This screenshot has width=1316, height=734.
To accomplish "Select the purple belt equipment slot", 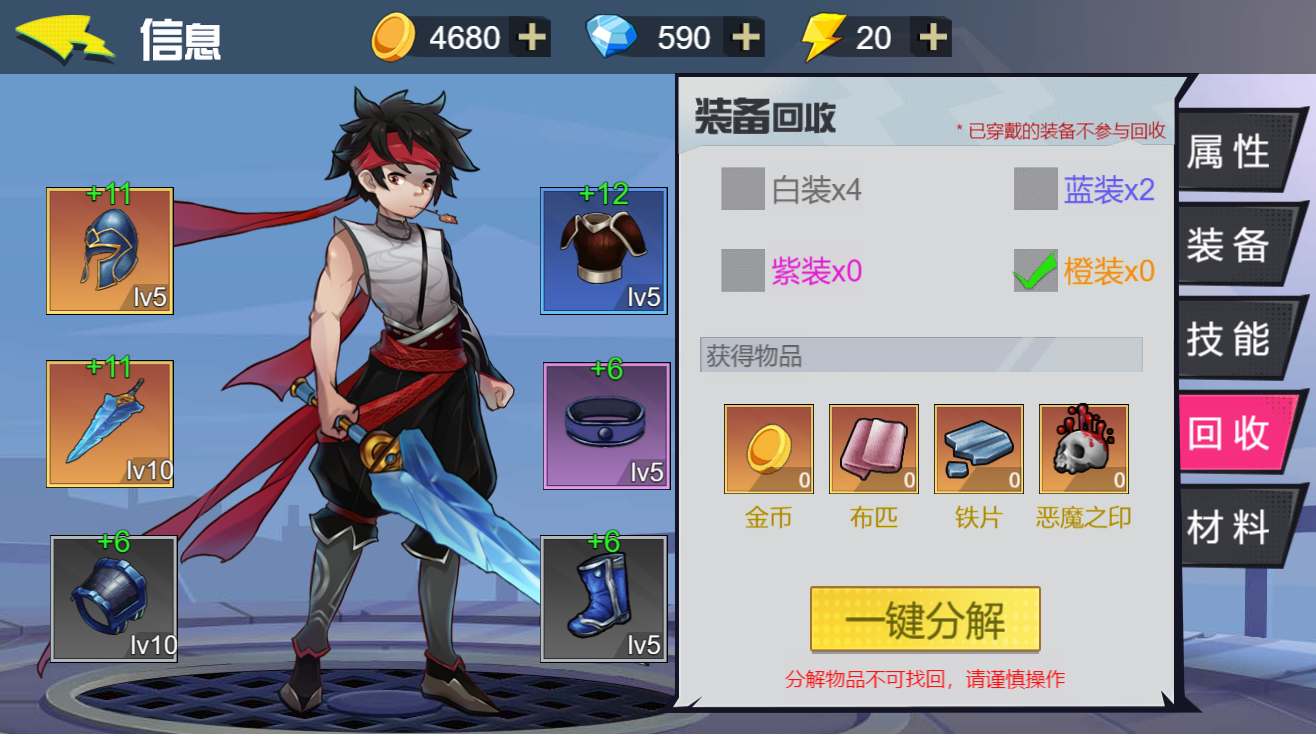I will [x=606, y=425].
